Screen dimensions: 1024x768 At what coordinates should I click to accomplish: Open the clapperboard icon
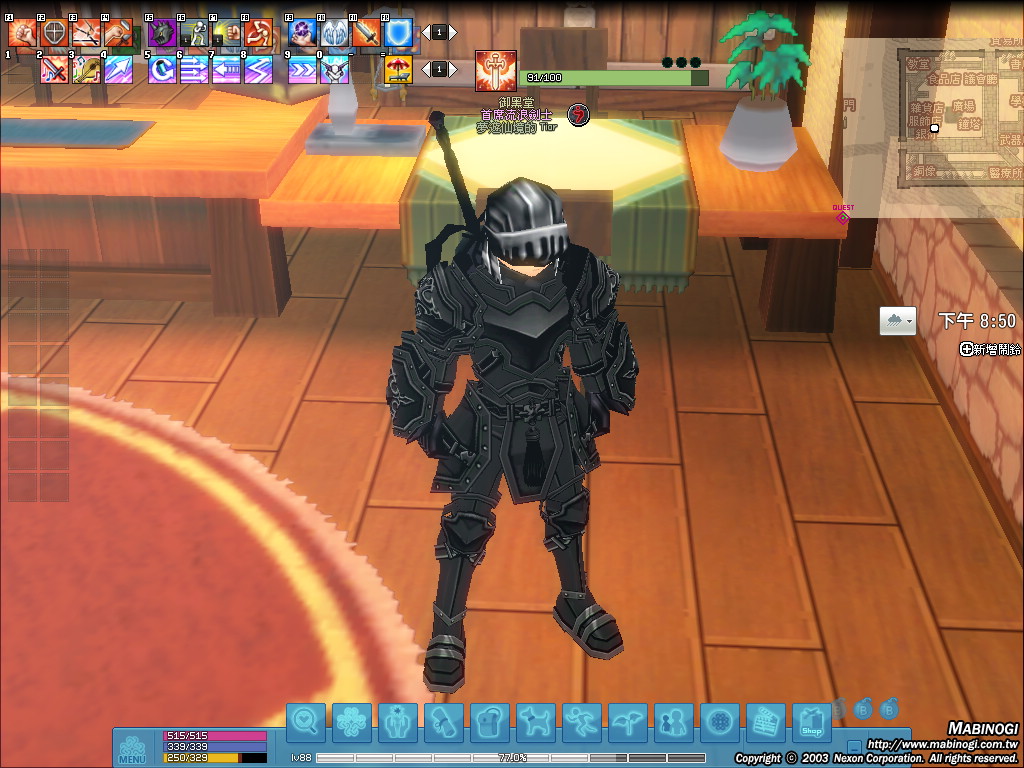(x=766, y=722)
